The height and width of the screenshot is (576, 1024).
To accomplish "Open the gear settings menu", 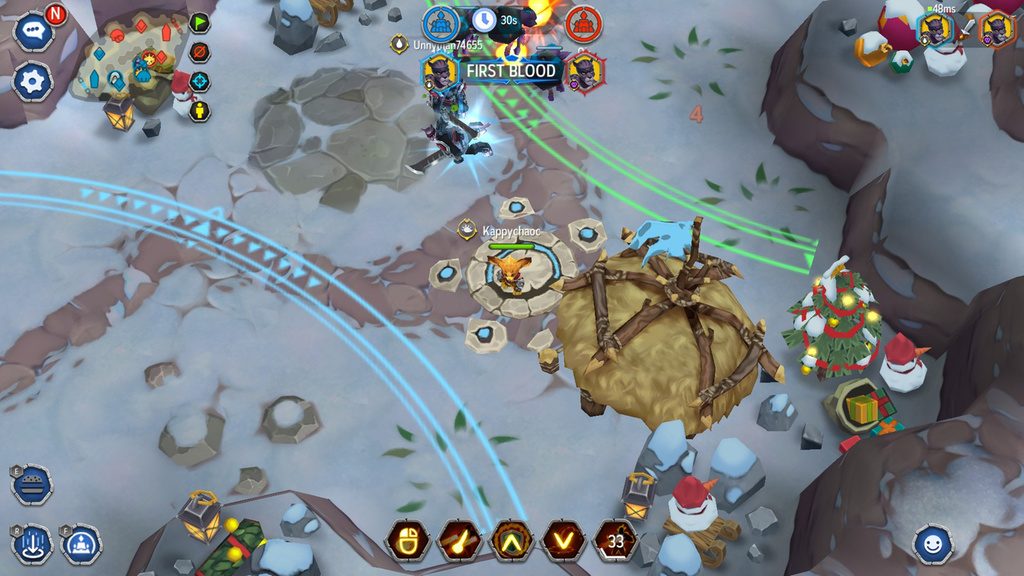I will [x=33, y=81].
